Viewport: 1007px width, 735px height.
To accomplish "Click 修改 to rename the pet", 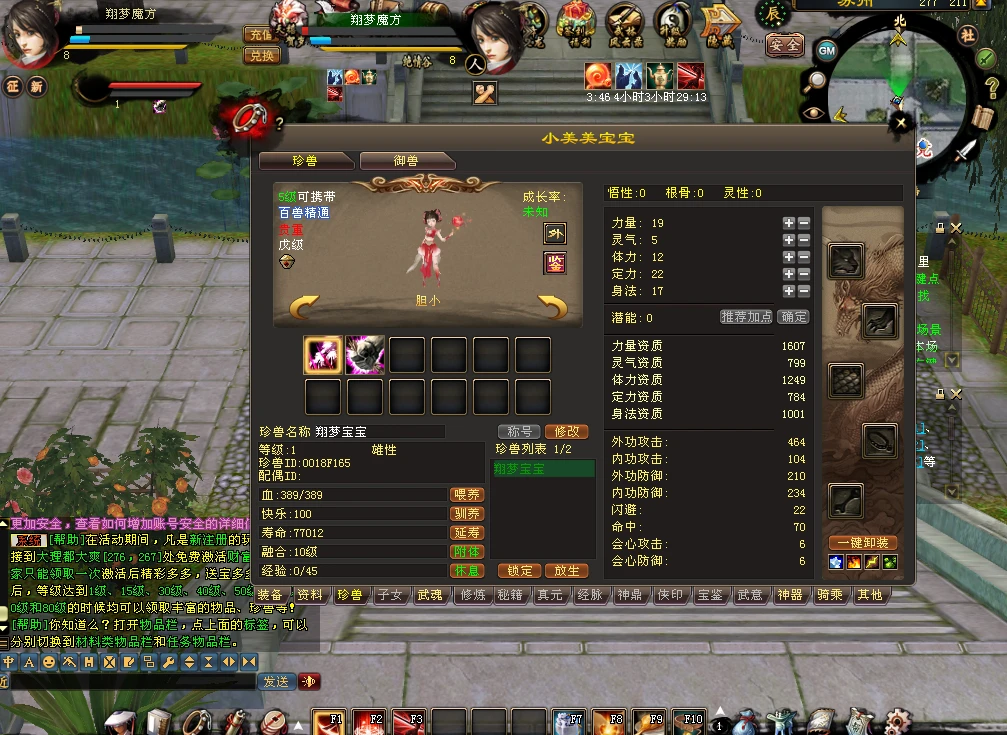I will point(566,432).
